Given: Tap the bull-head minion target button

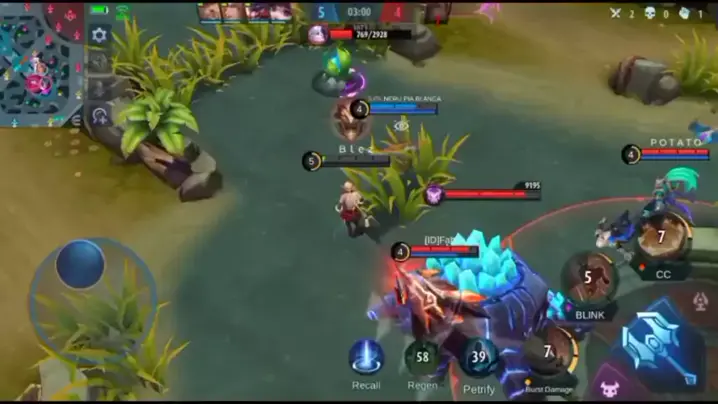Looking at the screenshot, I should click(609, 384).
